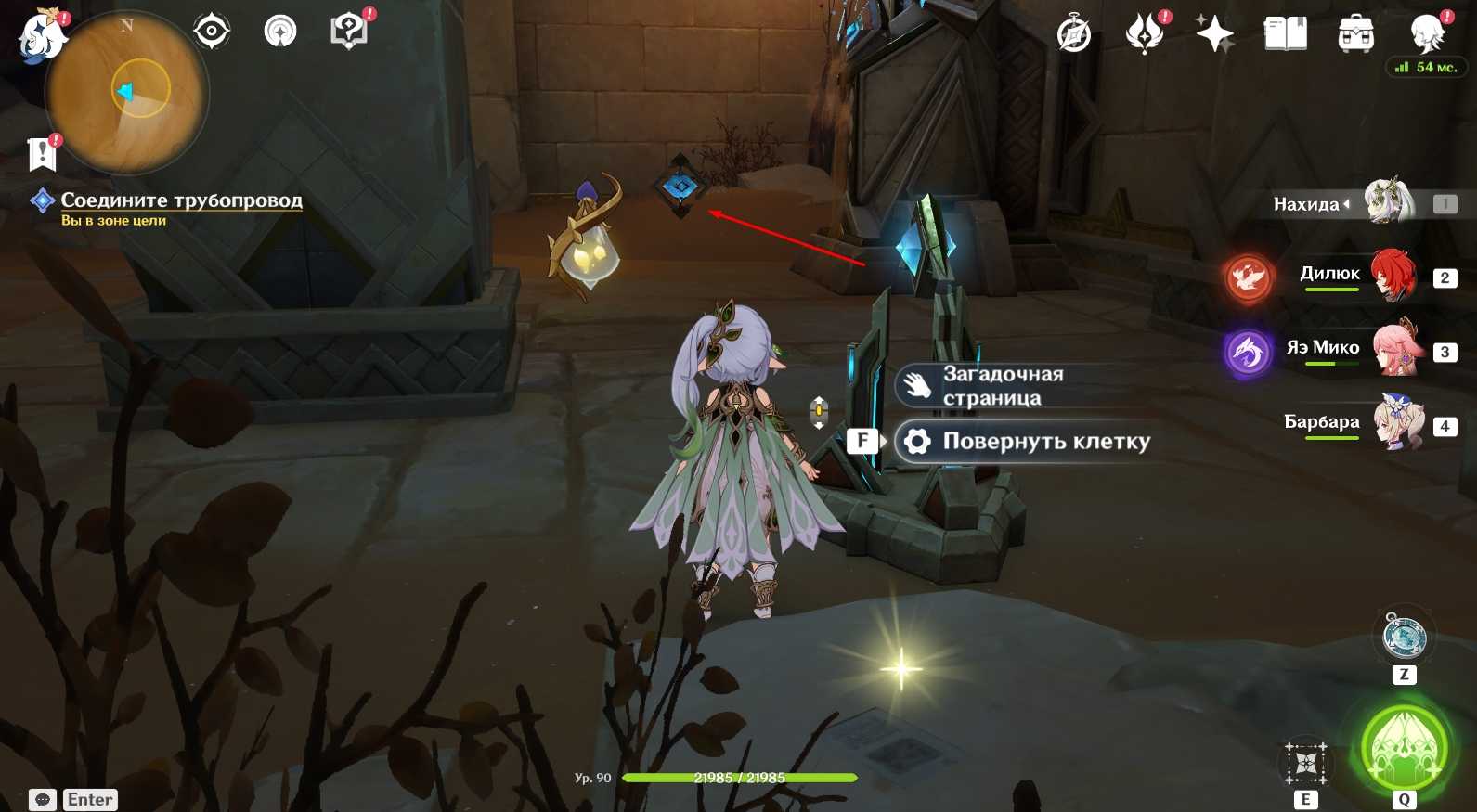Activate Nahida's elemental burst

click(1404, 749)
